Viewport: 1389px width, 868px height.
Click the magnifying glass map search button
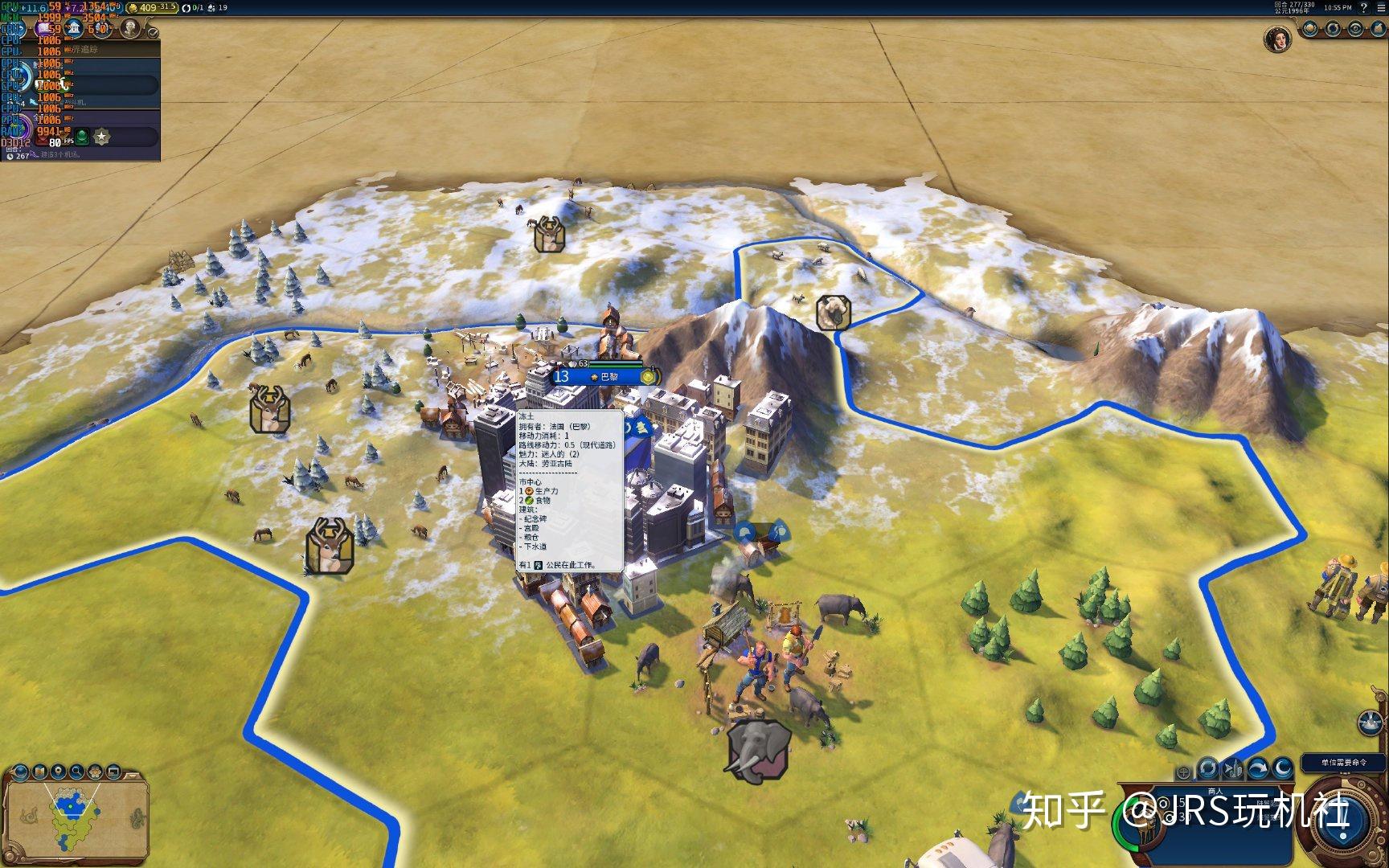(77, 772)
